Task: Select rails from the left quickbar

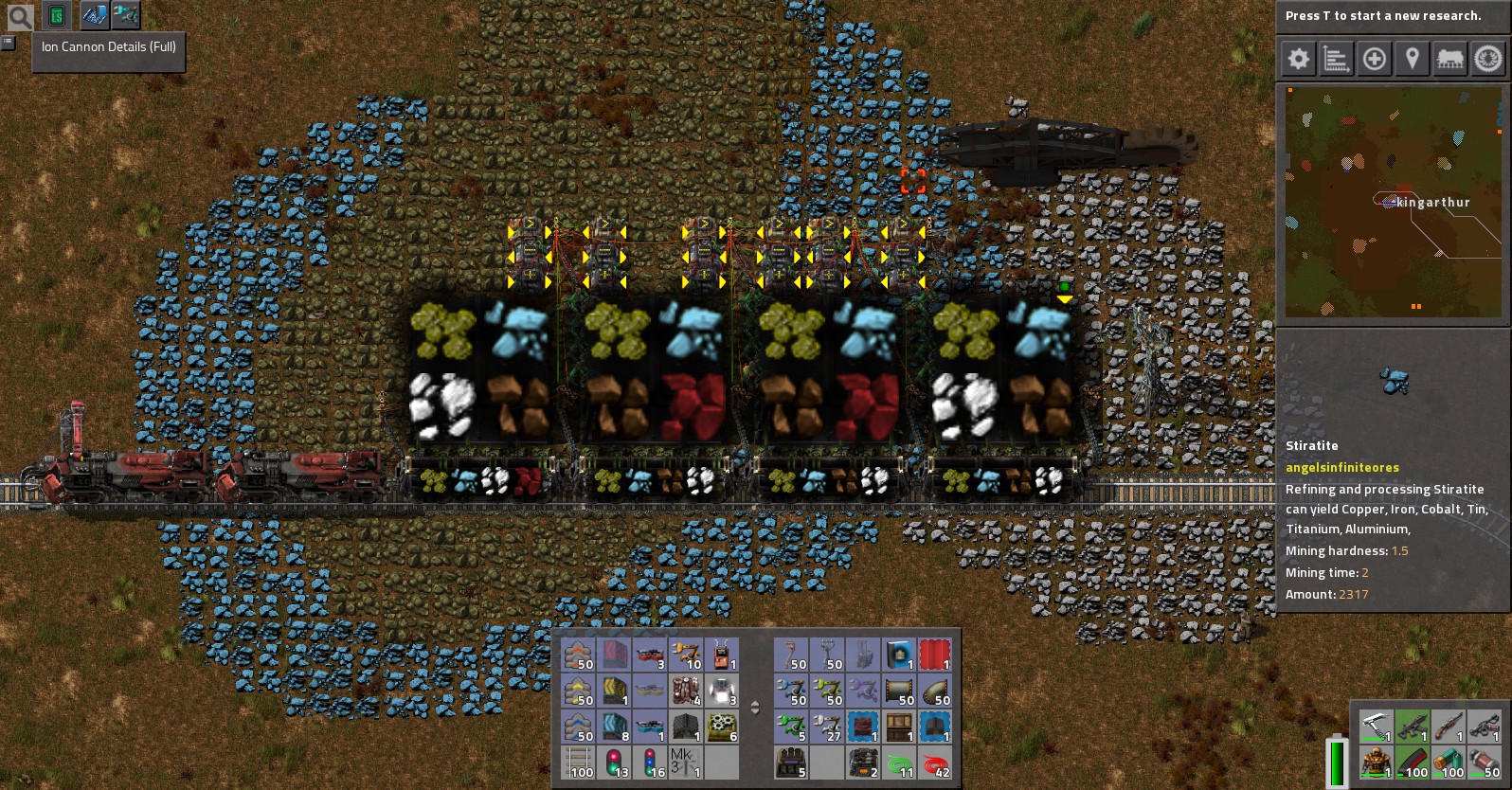Action: [578, 767]
